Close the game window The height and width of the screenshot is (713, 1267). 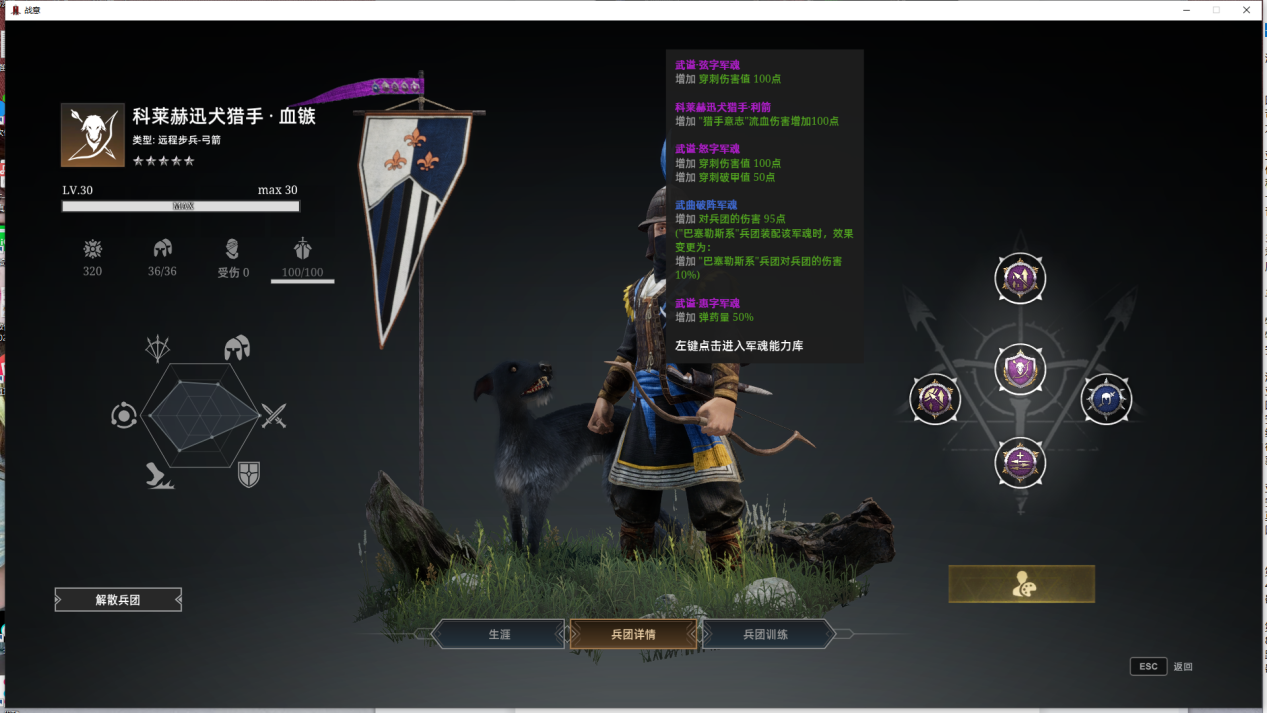pos(1247,10)
